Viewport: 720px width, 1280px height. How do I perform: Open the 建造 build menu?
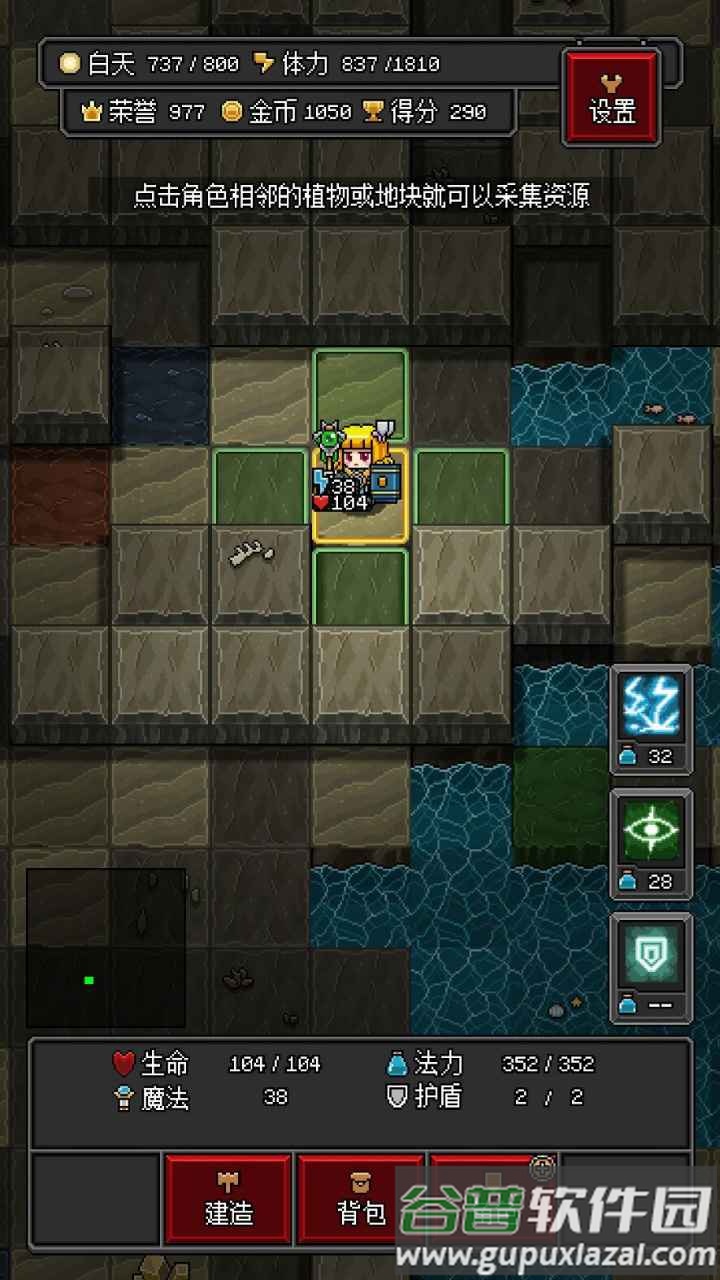click(x=229, y=1202)
